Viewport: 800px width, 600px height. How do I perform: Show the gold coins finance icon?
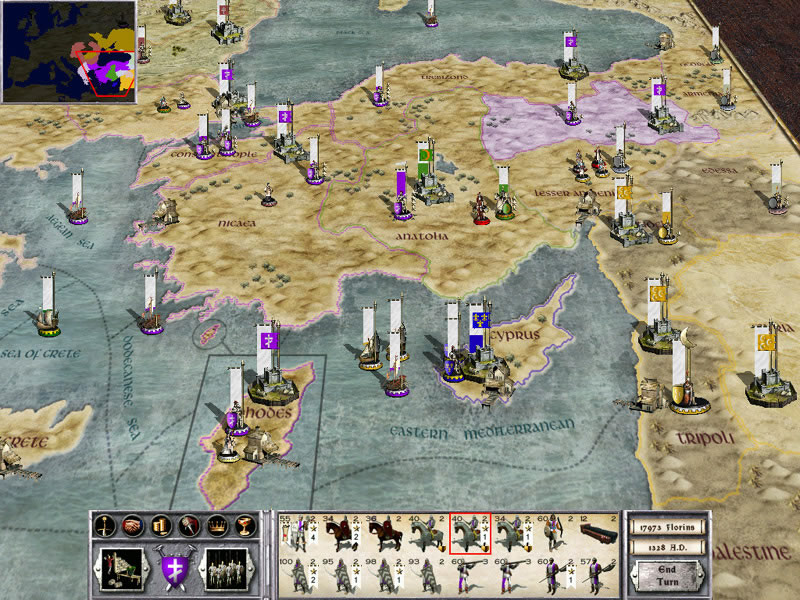click(x=159, y=525)
